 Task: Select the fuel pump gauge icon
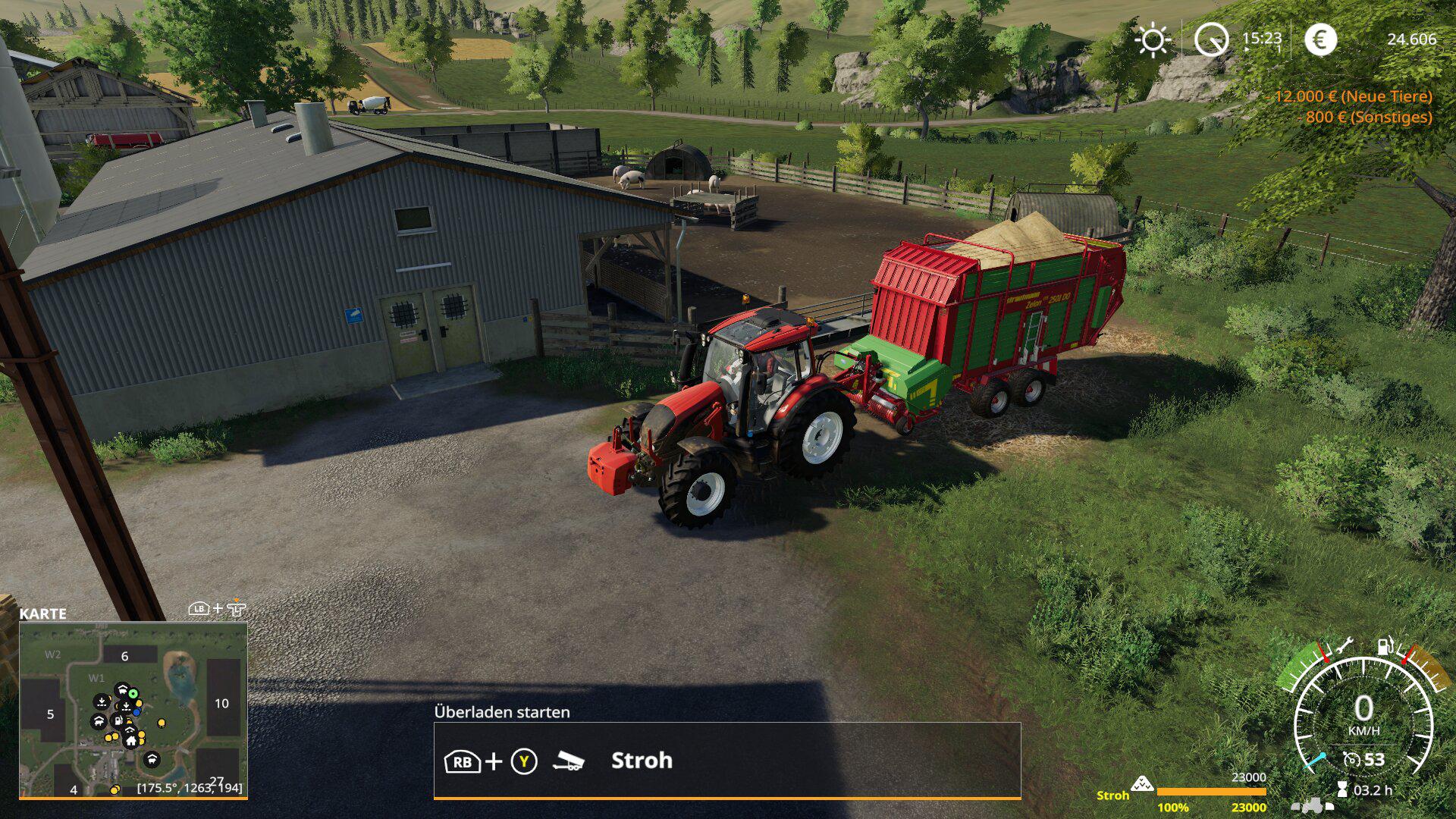[x=1385, y=646]
